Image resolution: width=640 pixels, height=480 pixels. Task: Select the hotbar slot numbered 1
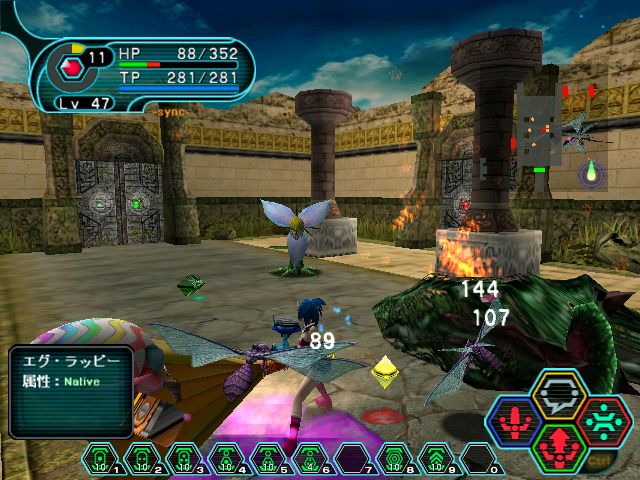tap(101, 458)
